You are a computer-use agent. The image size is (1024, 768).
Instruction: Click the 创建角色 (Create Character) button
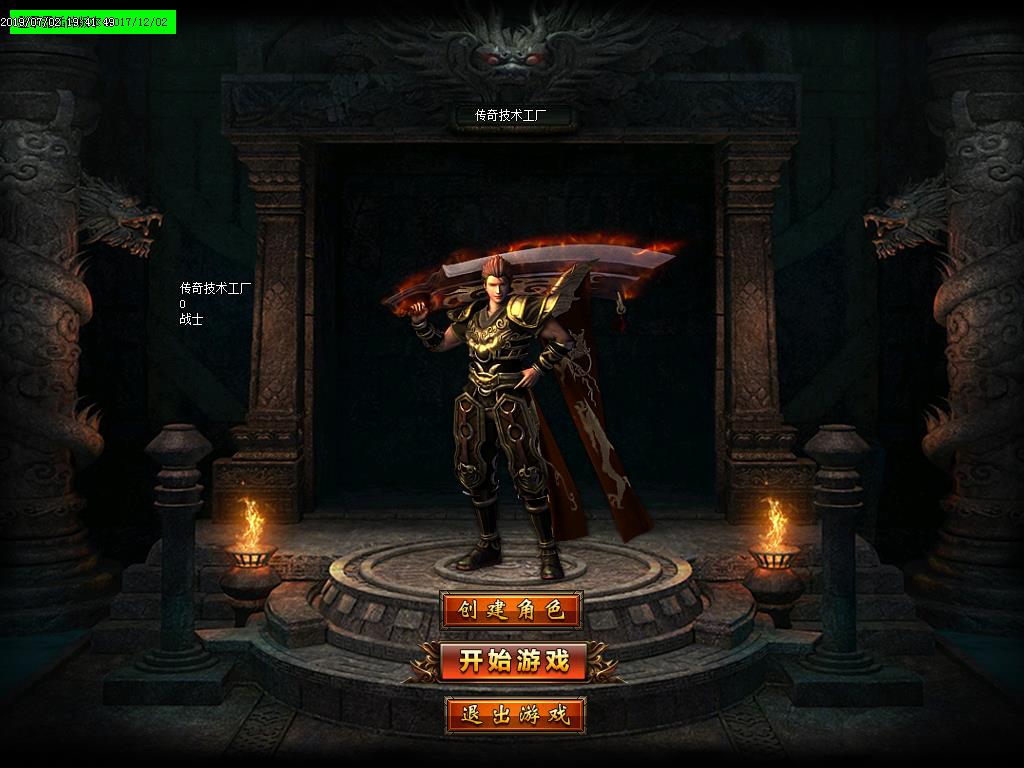[512, 610]
